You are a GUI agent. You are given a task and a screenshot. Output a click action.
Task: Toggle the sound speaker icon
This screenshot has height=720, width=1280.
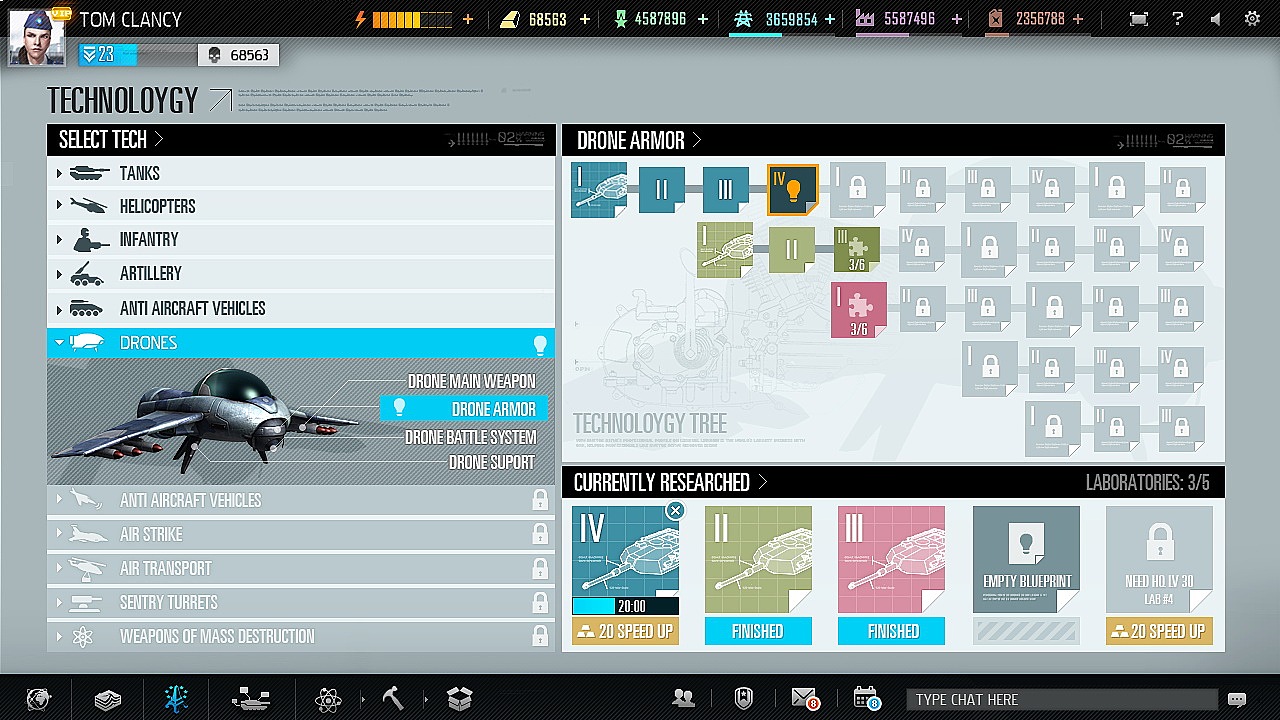1215,19
